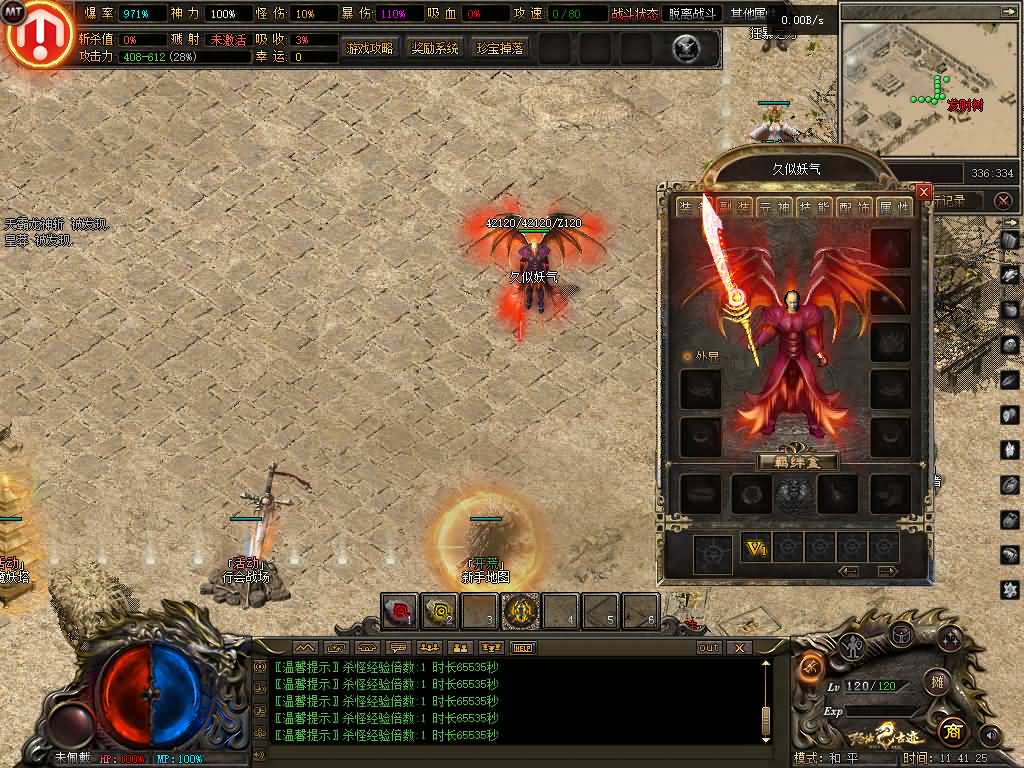Toggle the sound speaker icon
The image size is (1024, 768).
[990, 735]
